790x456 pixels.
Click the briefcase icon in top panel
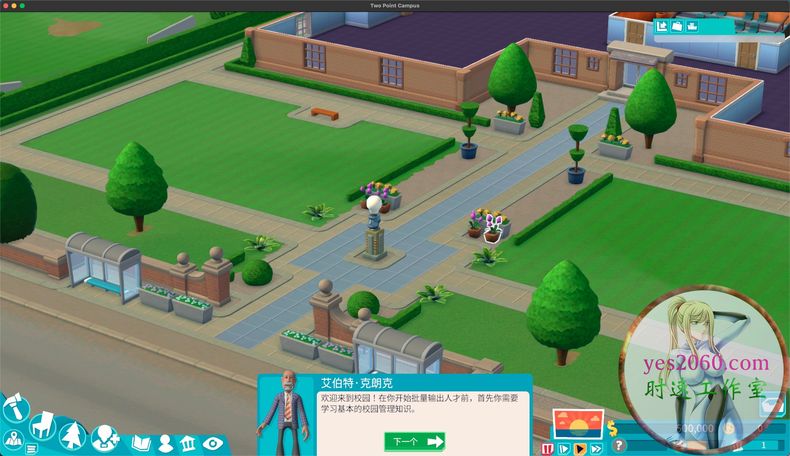point(678,26)
